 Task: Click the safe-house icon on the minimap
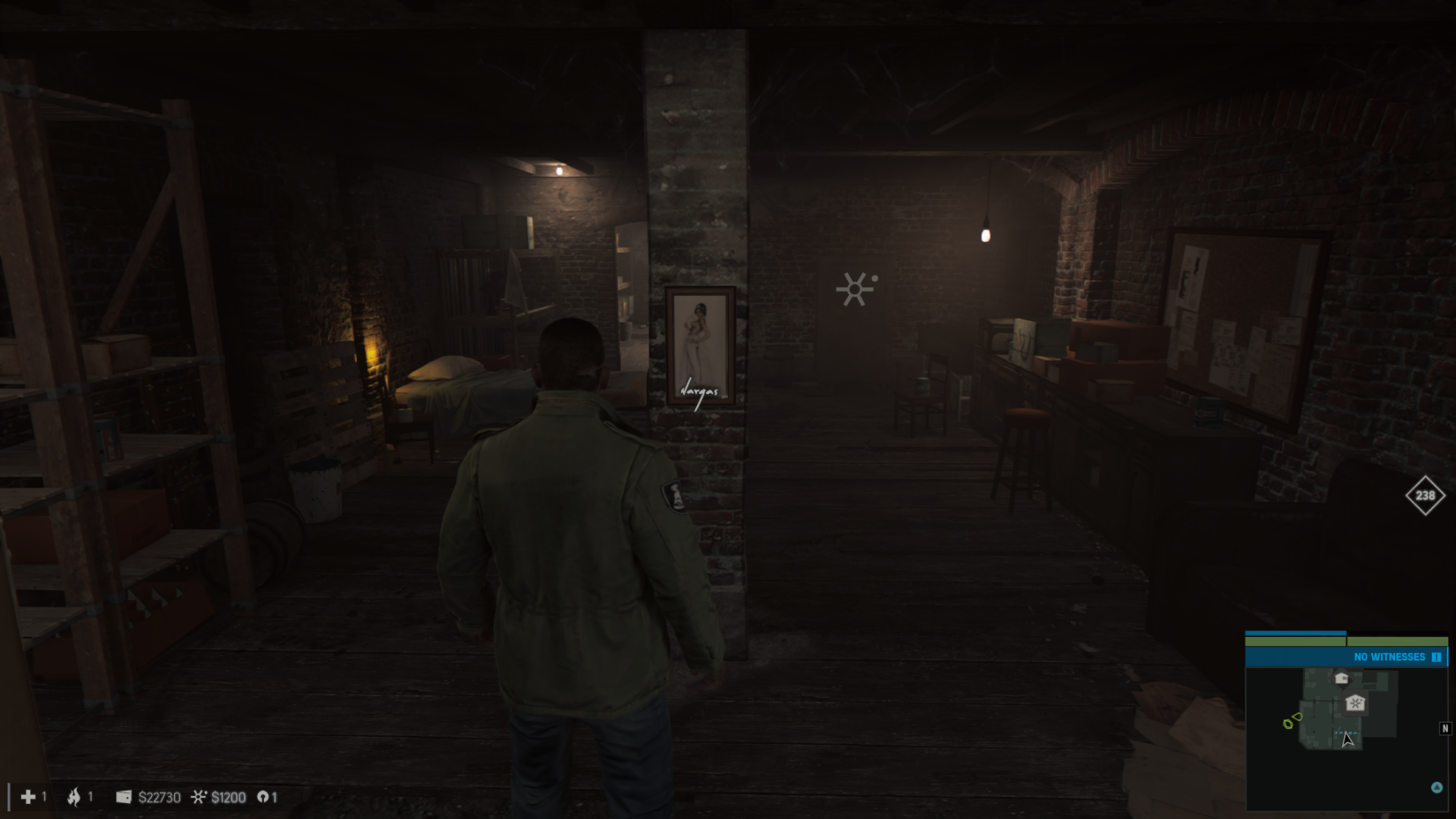point(1356,703)
